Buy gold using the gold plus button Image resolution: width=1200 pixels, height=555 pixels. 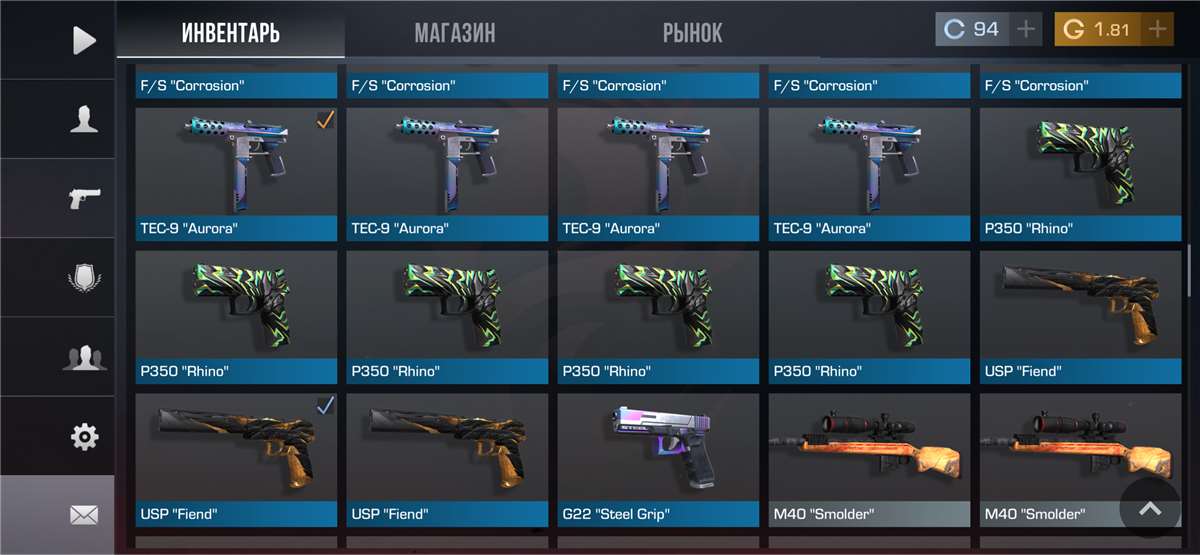(x=1157, y=29)
